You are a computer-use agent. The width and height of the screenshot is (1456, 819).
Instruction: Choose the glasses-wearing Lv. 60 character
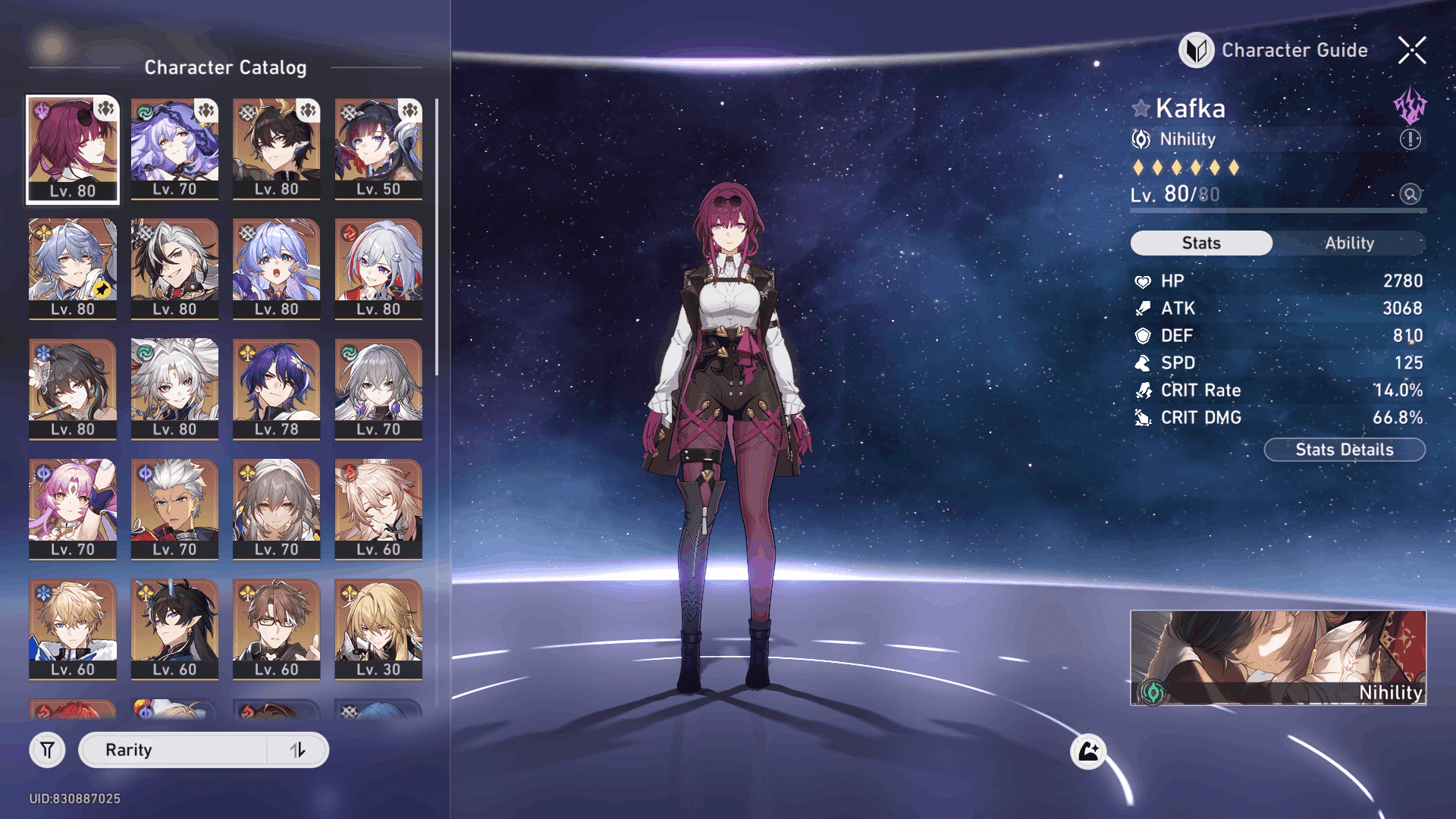pos(277,629)
